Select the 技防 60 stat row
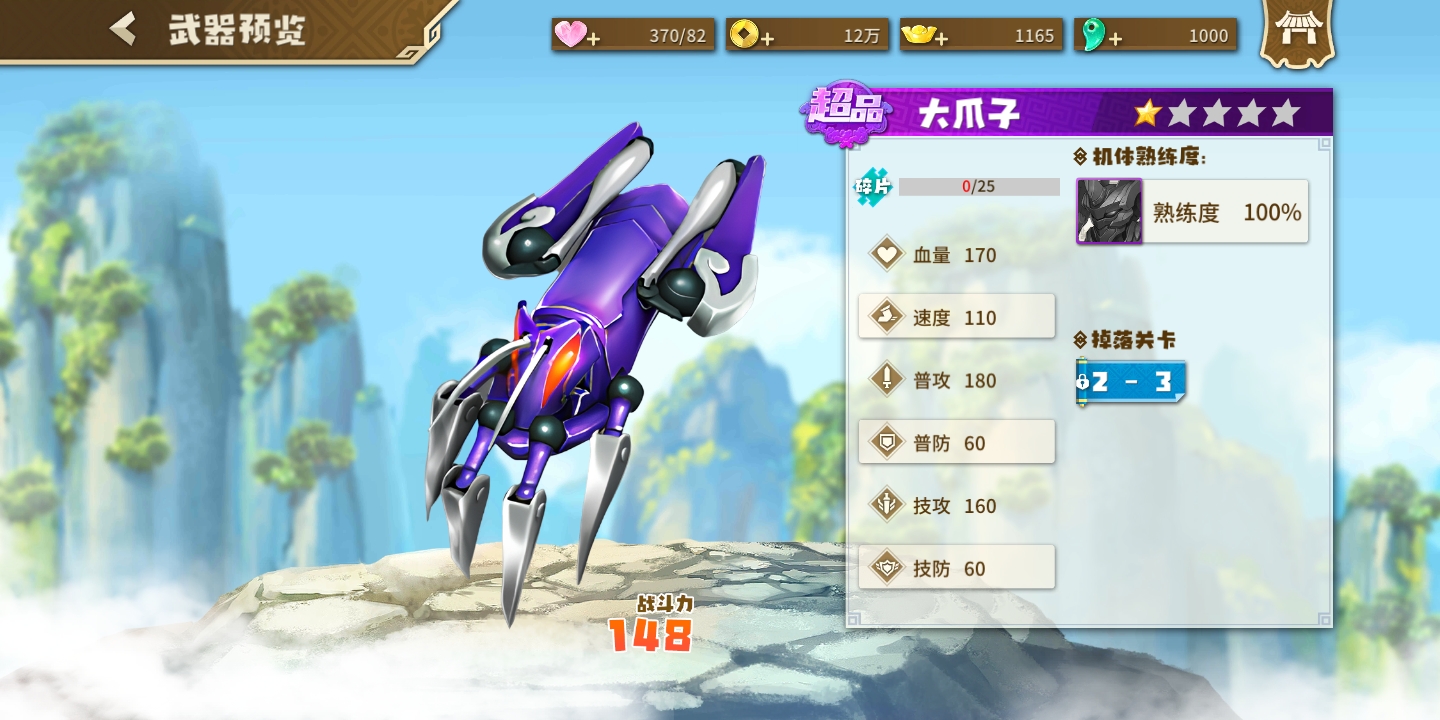Image resolution: width=1440 pixels, height=720 pixels. 956,568
